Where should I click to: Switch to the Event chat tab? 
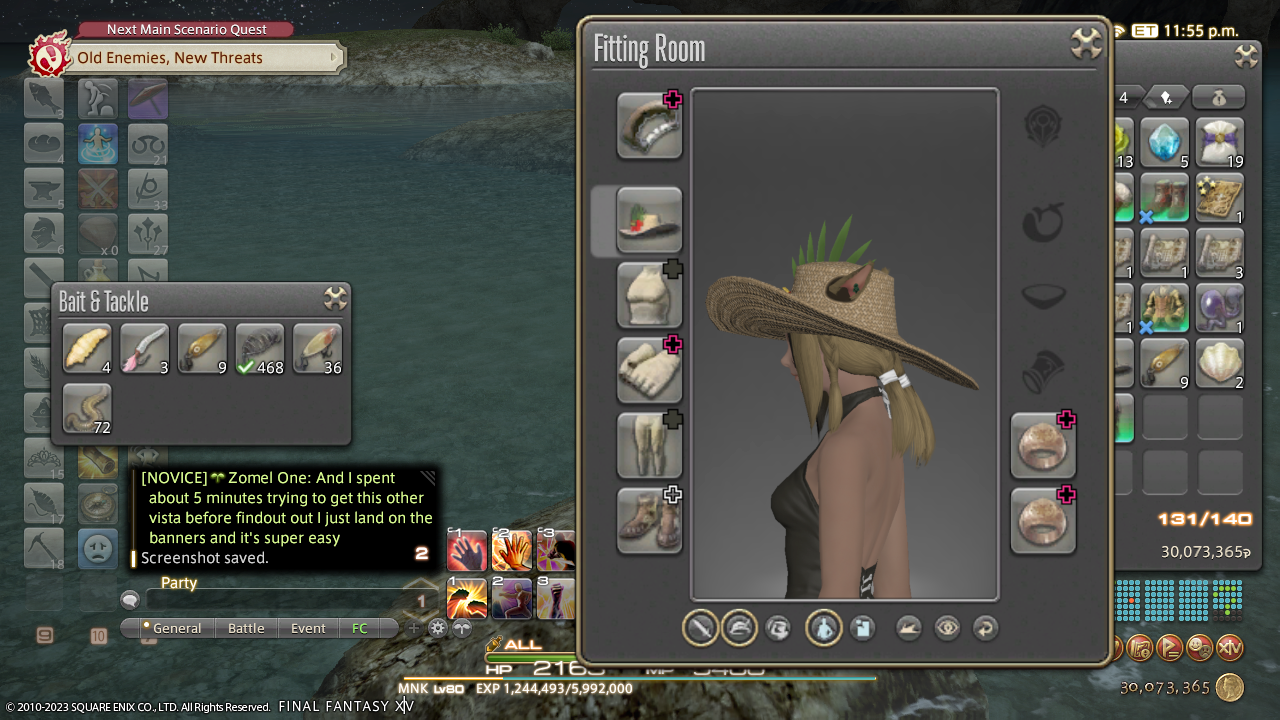pyautogui.click(x=308, y=628)
